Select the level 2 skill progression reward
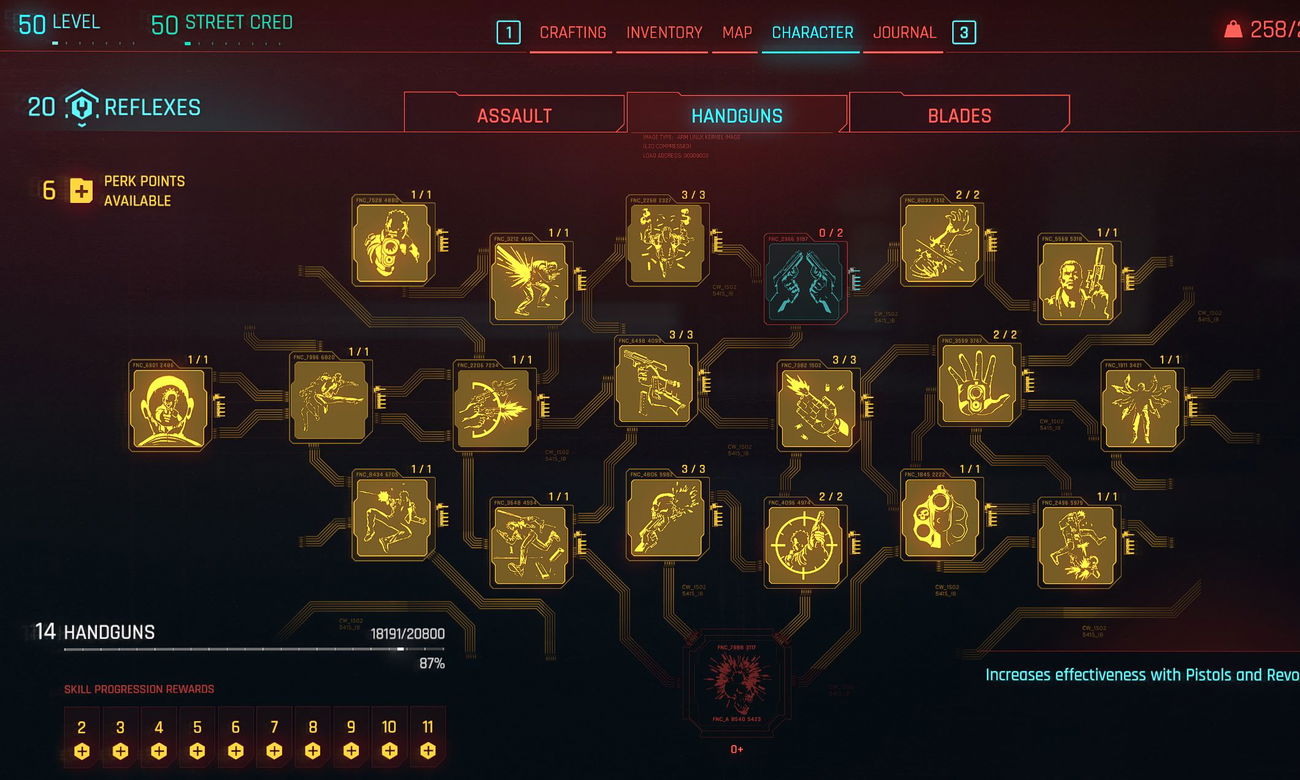The height and width of the screenshot is (780, 1300). click(x=82, y=738)
